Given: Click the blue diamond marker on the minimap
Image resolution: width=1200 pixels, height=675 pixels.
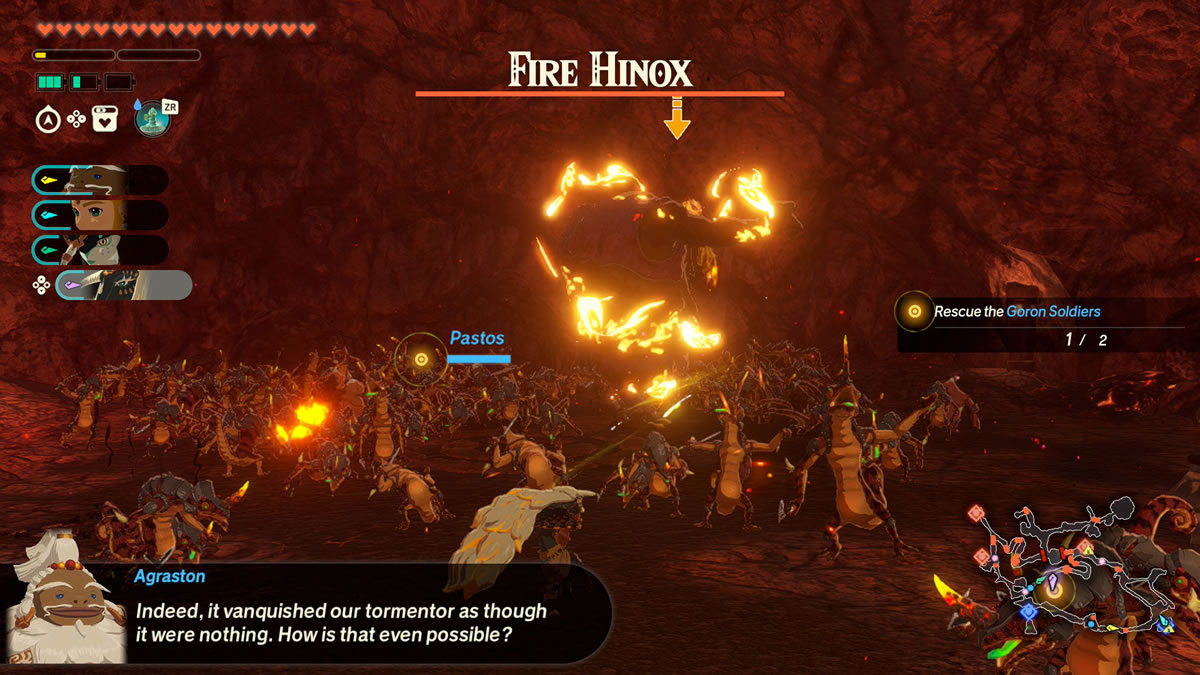Looking at the screenshot, I should click(x=1028, y=611).
